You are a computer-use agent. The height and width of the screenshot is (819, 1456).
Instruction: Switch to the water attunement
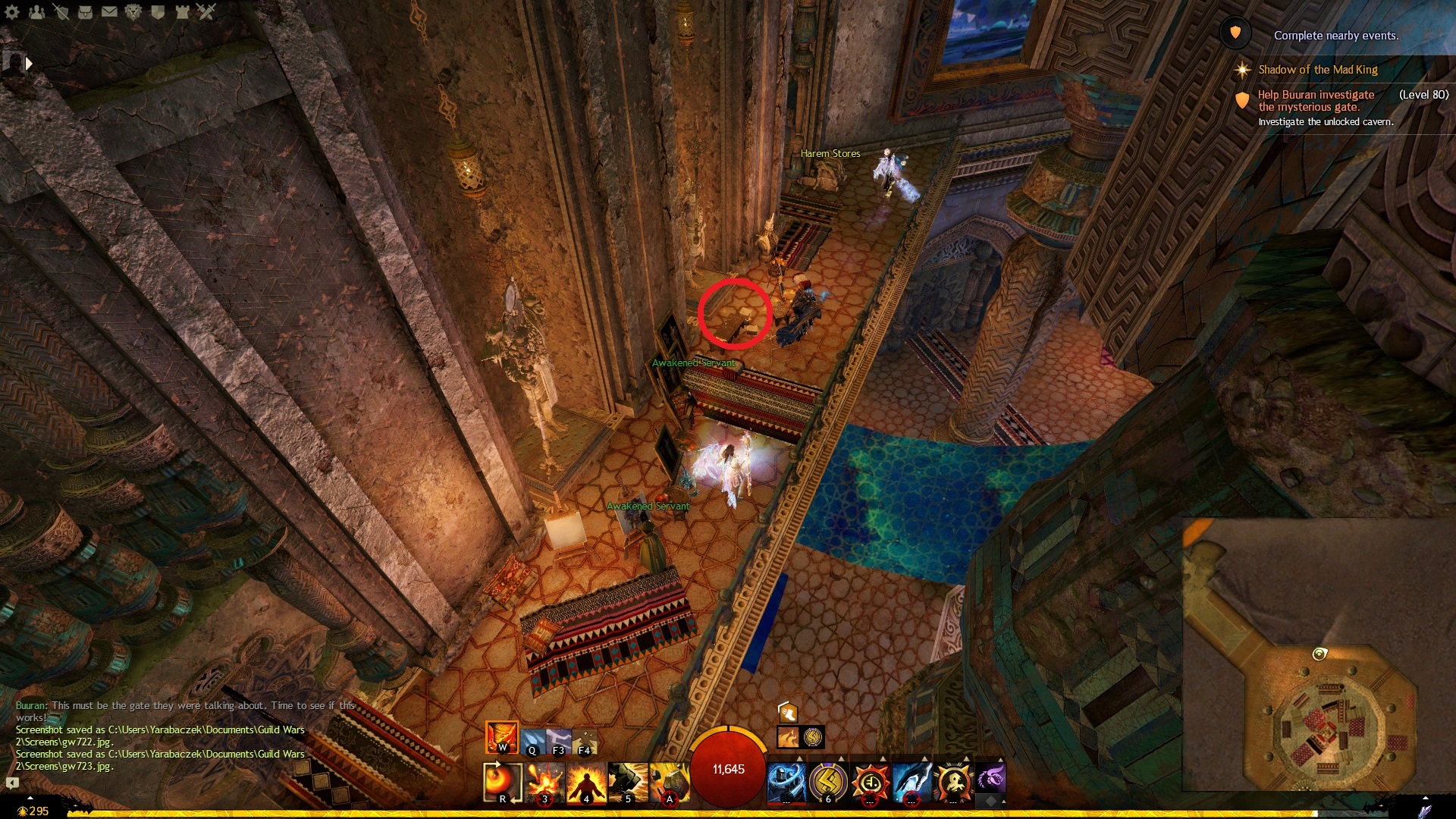click(x=532, y=740)
